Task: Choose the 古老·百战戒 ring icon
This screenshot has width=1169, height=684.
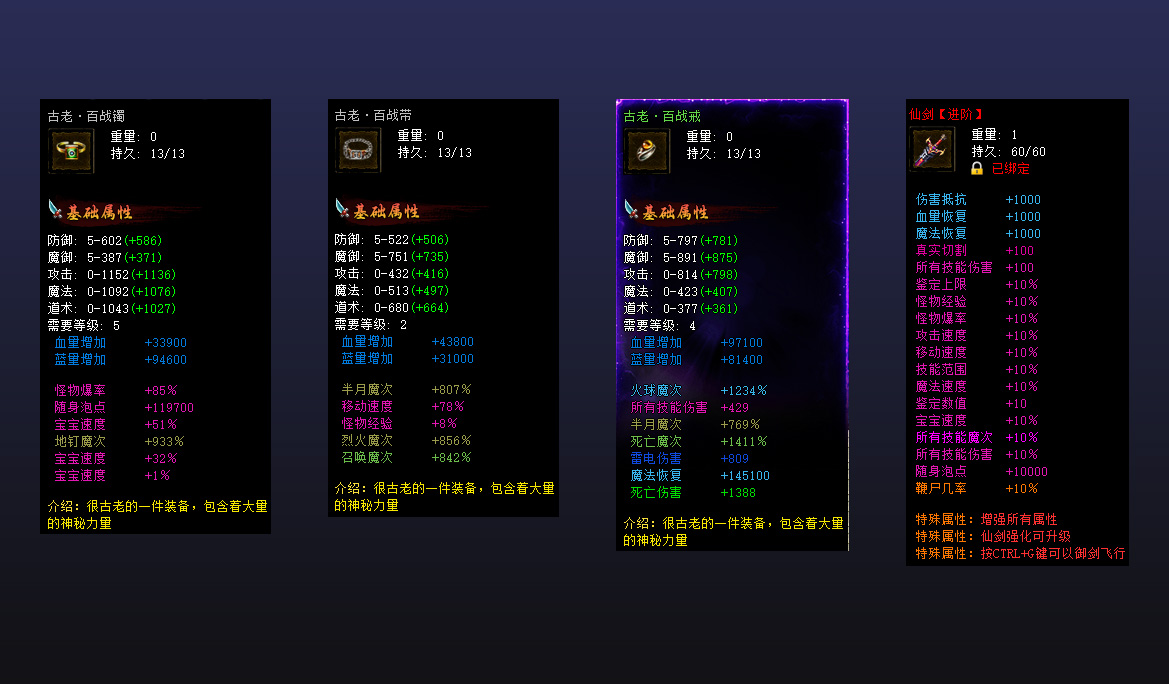Action: coord(647,151)
